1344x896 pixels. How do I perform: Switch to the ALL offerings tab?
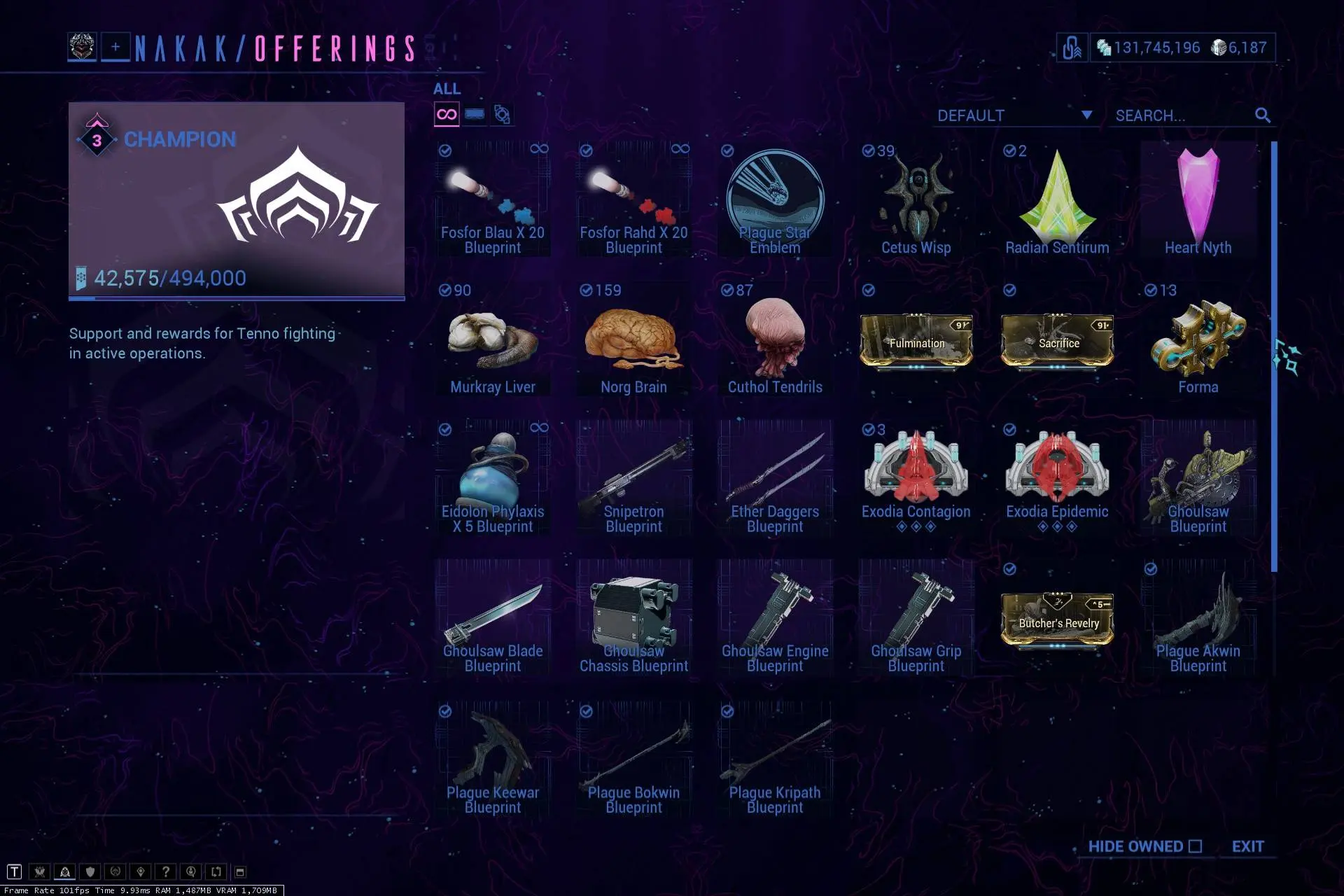pos(446,89)
